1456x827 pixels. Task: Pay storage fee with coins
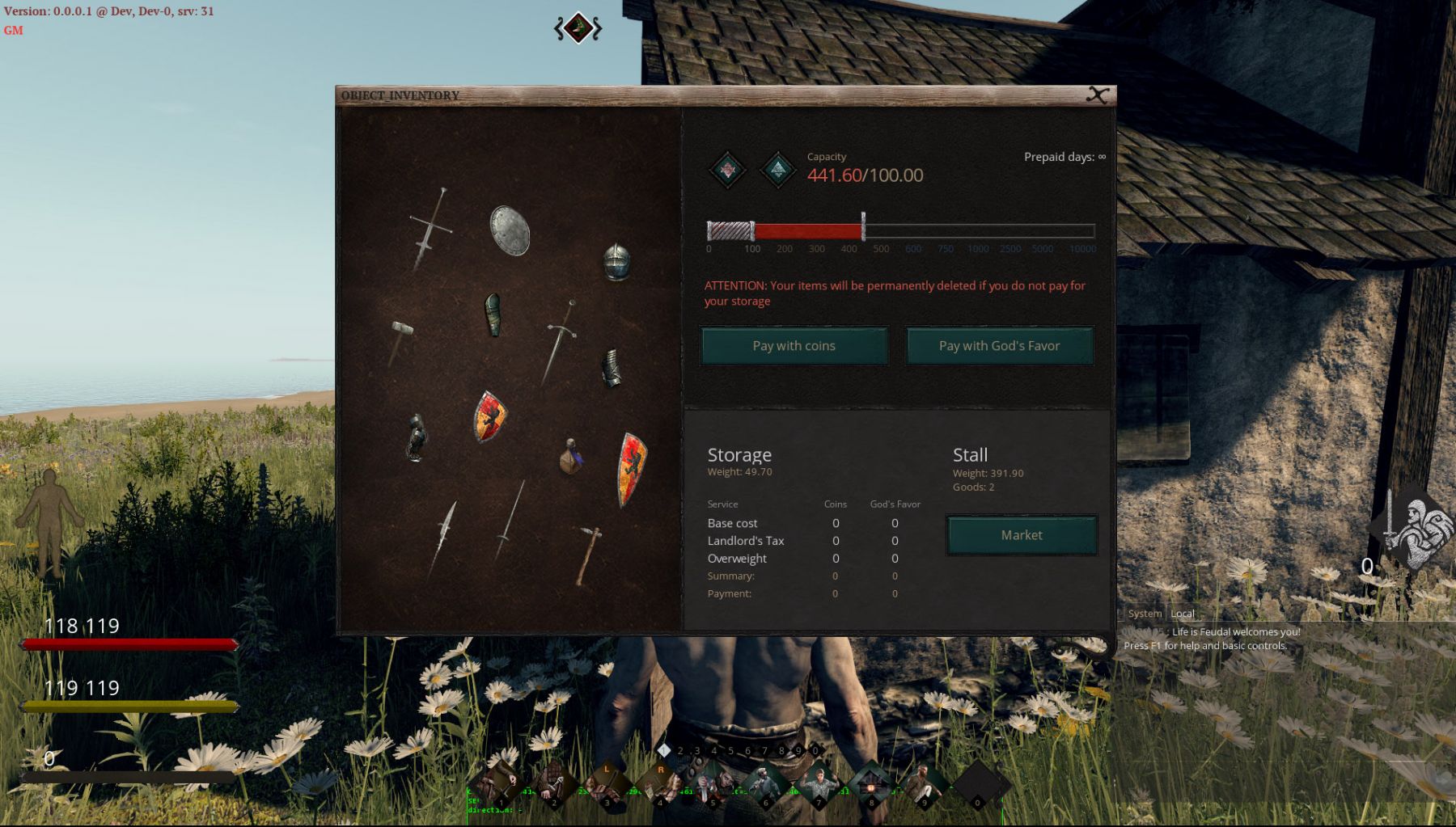click(794, 346)
